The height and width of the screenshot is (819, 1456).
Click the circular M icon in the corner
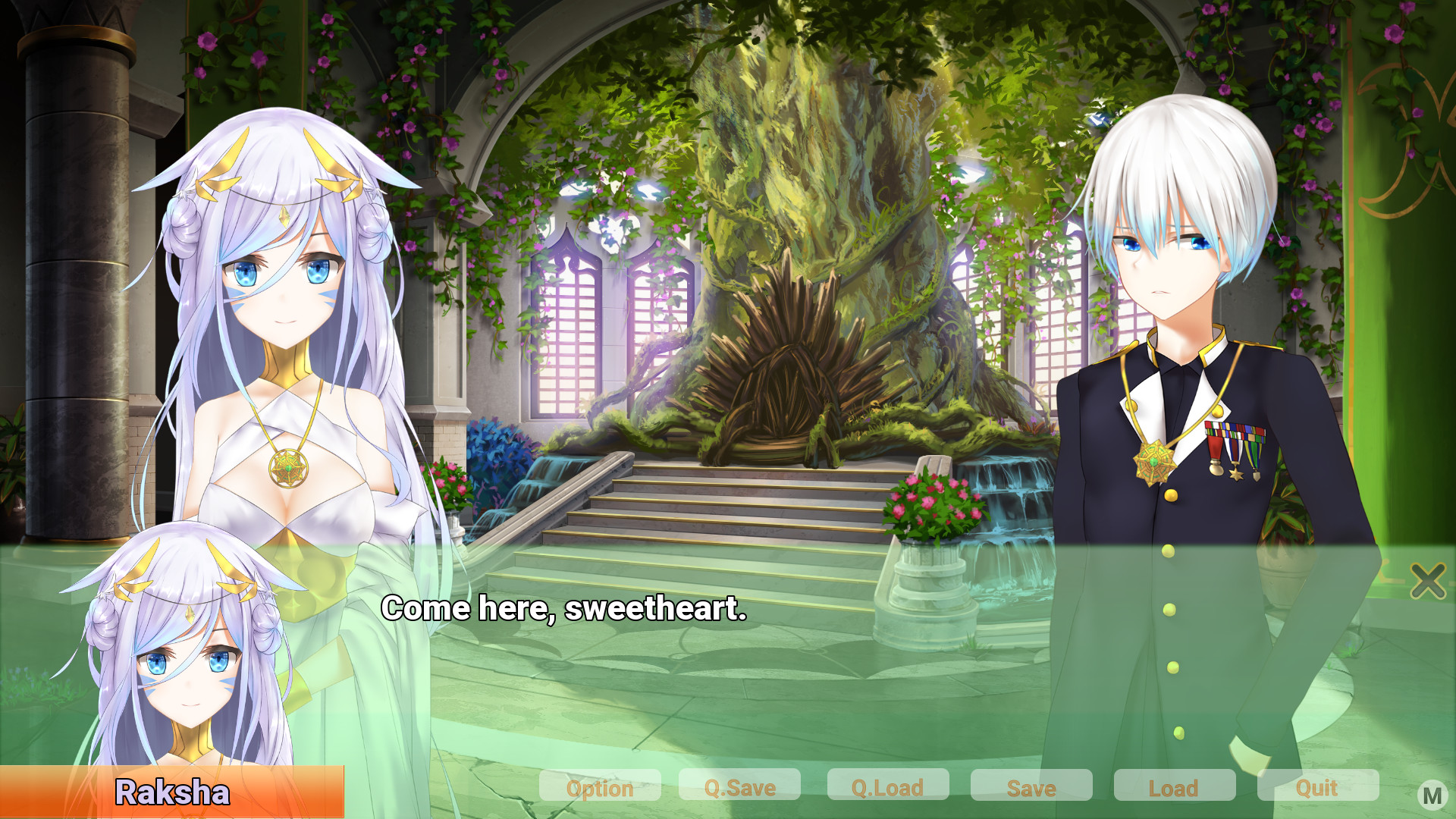coord(1432,795)
